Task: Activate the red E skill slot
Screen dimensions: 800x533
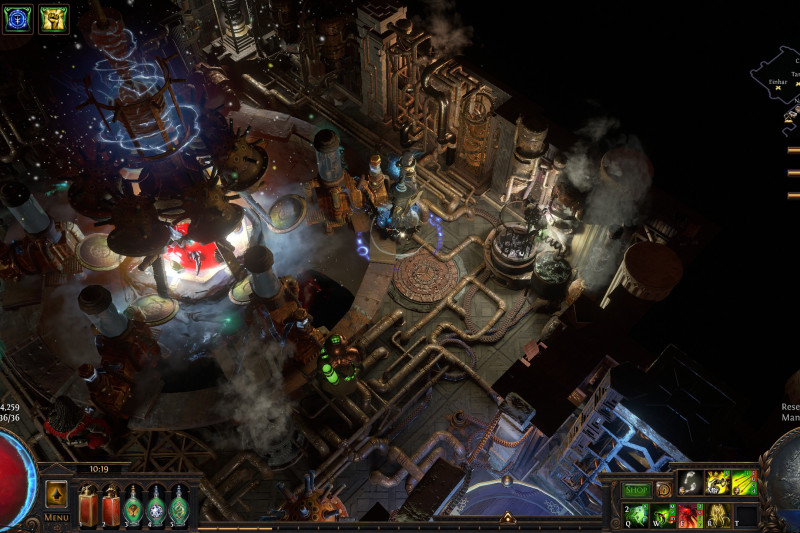Action: coord(690,516)
